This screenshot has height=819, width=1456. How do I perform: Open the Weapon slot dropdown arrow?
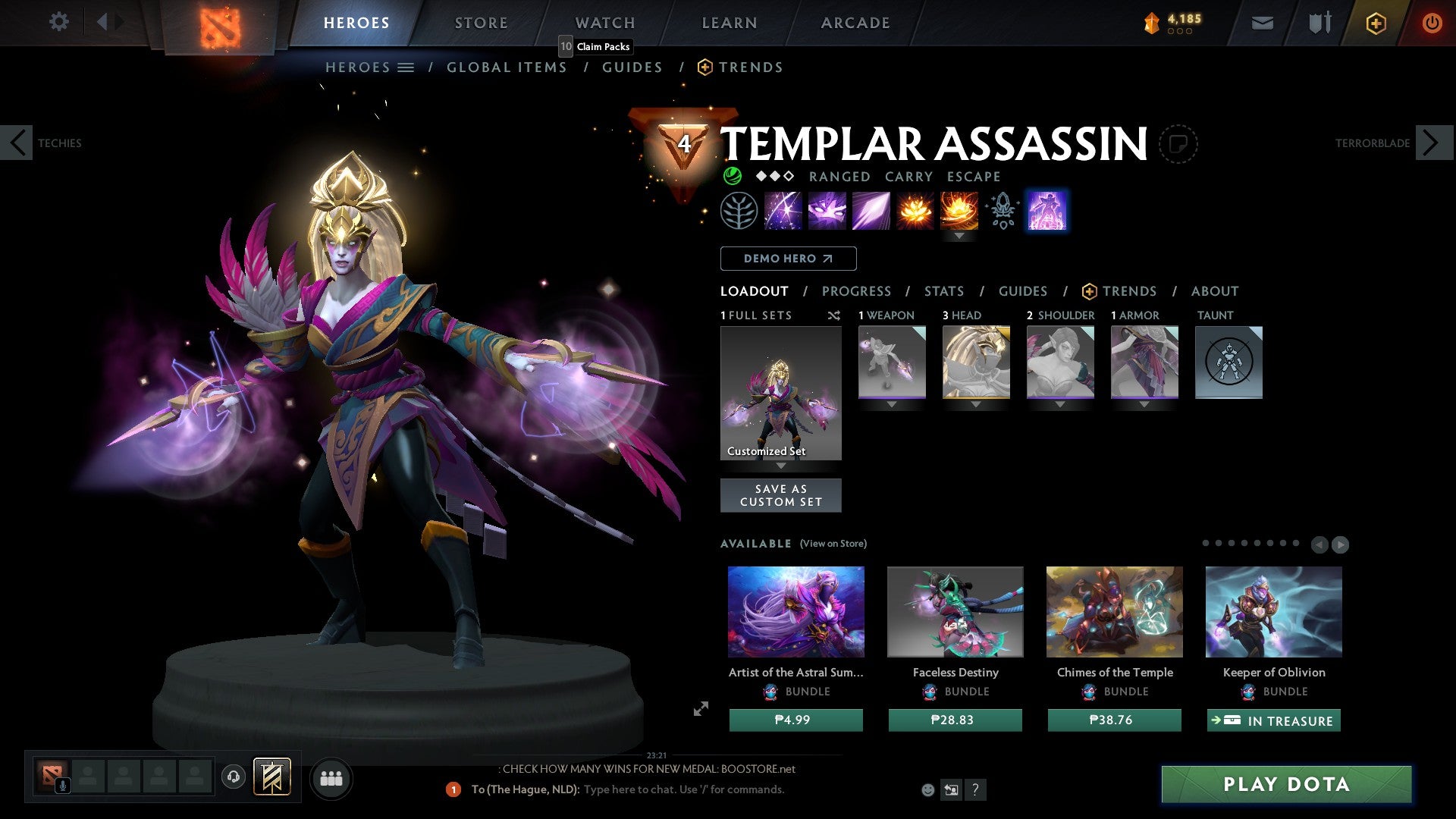892,404
